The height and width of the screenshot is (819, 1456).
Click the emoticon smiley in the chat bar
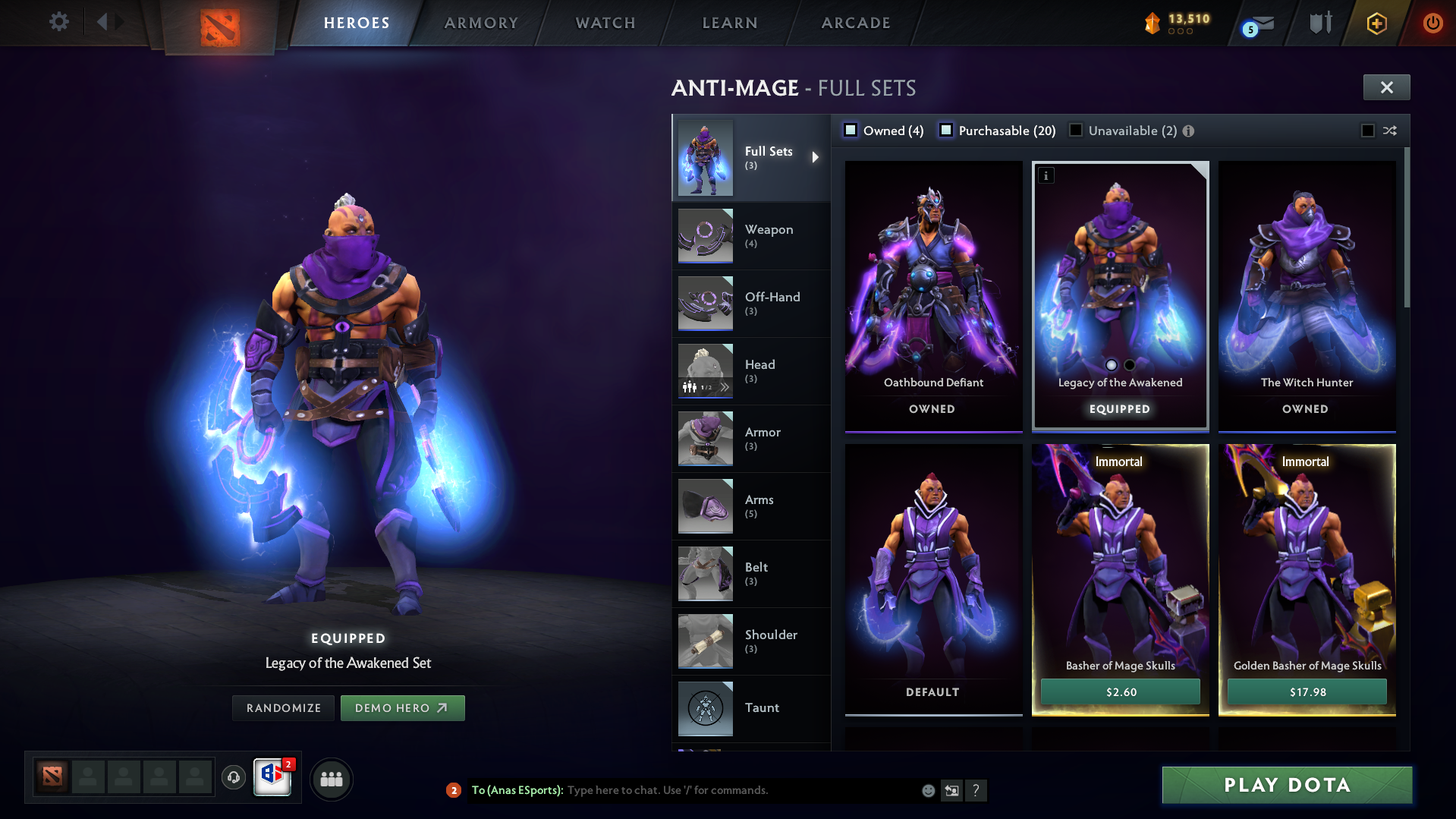[928, 790]
